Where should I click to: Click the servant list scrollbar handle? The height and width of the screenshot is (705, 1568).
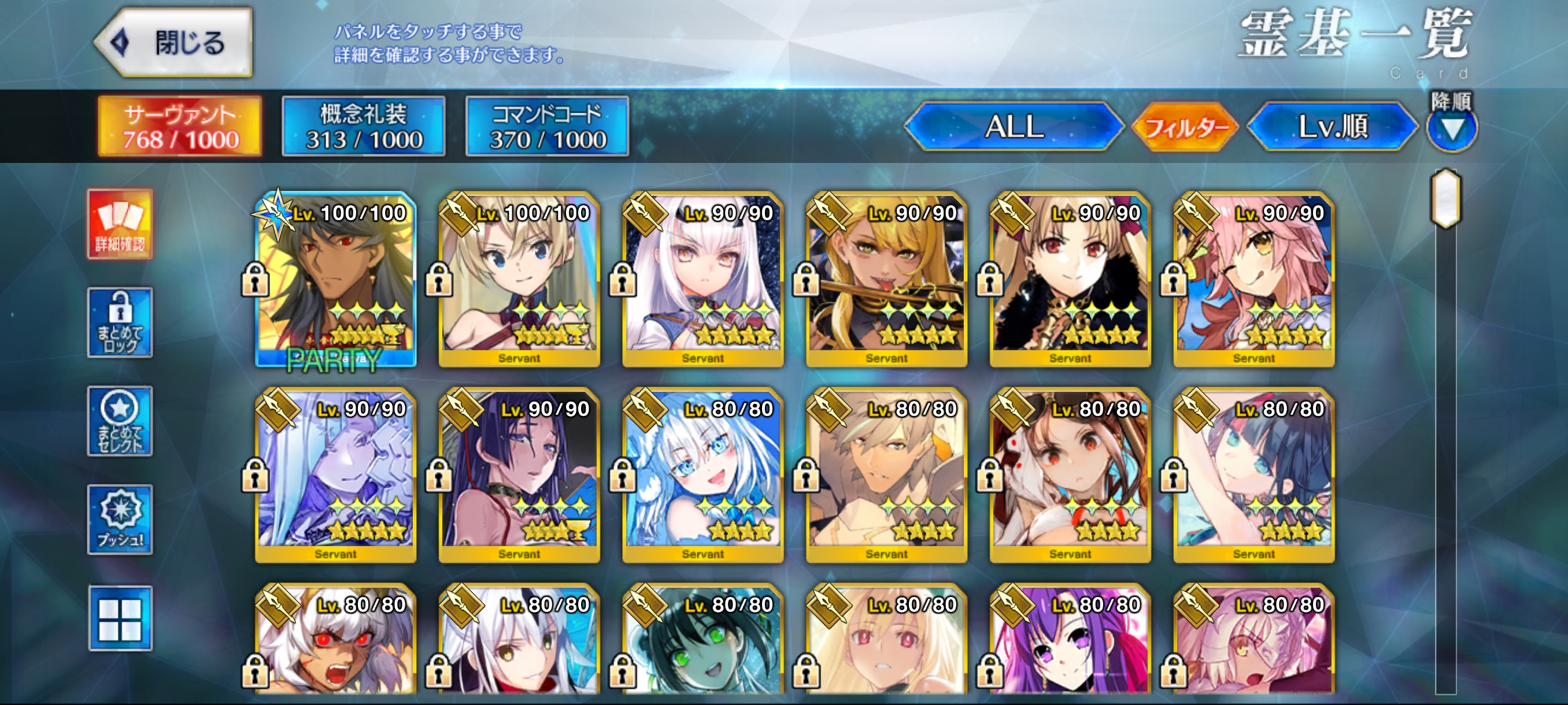(x=1446, y=199)
